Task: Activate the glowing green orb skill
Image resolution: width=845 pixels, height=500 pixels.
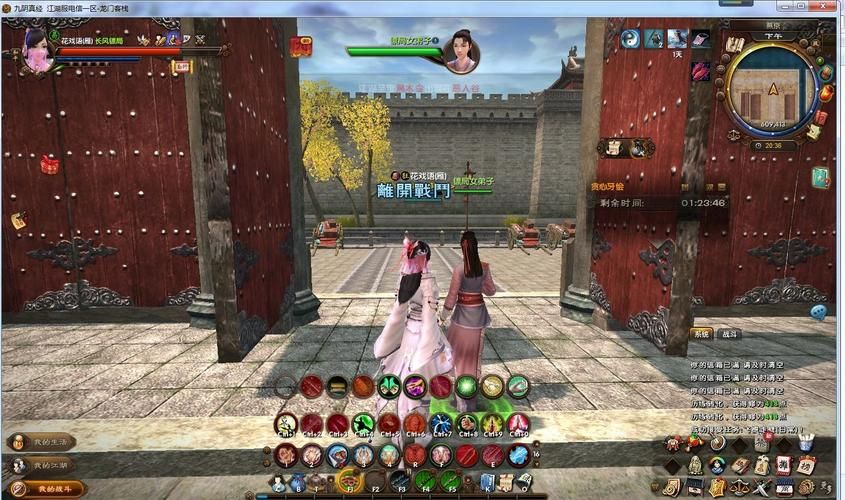Action: point(467,386)
